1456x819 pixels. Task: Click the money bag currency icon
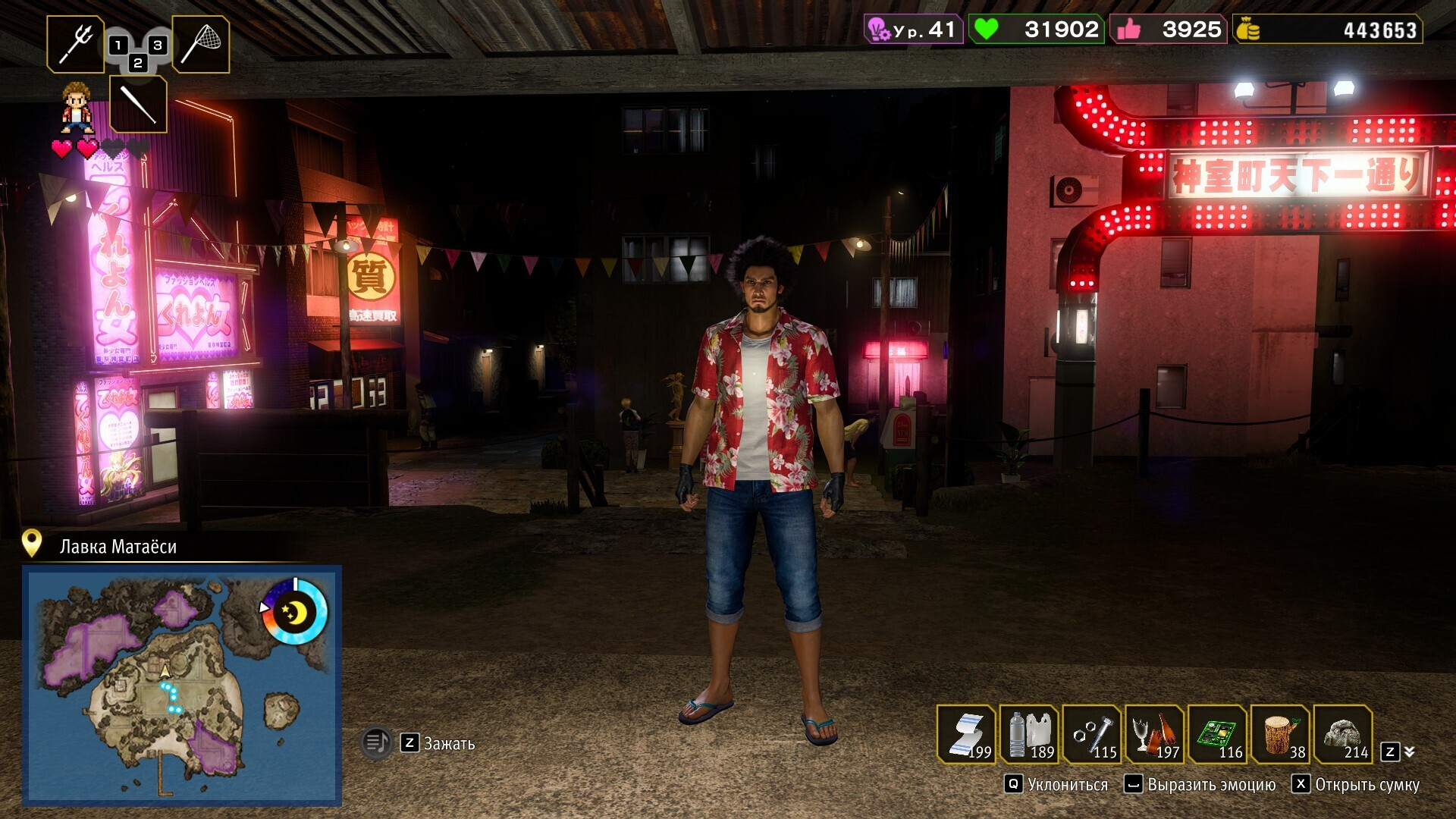(1248, 30)
